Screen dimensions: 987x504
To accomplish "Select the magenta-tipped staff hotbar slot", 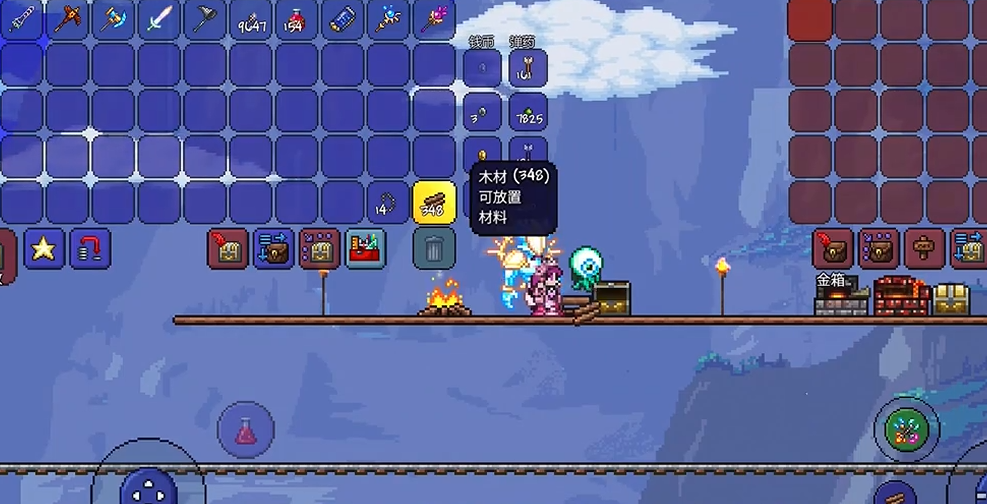I will [435, 19].
